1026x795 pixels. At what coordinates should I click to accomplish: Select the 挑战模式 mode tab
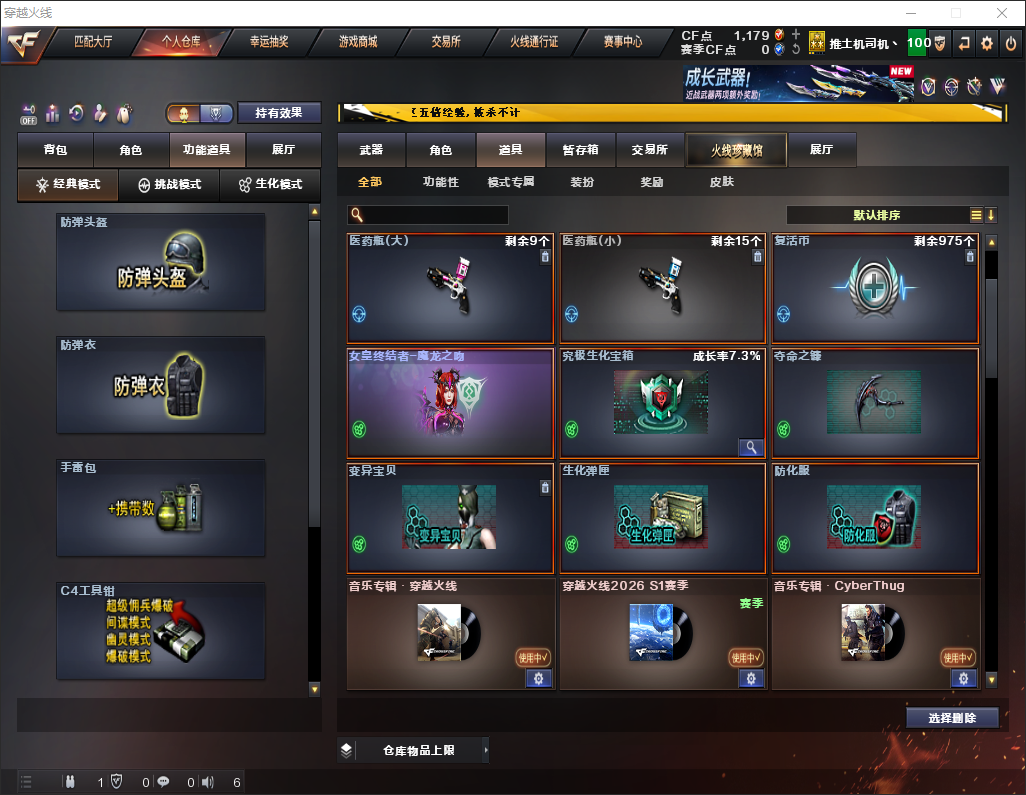coord(170,185)
